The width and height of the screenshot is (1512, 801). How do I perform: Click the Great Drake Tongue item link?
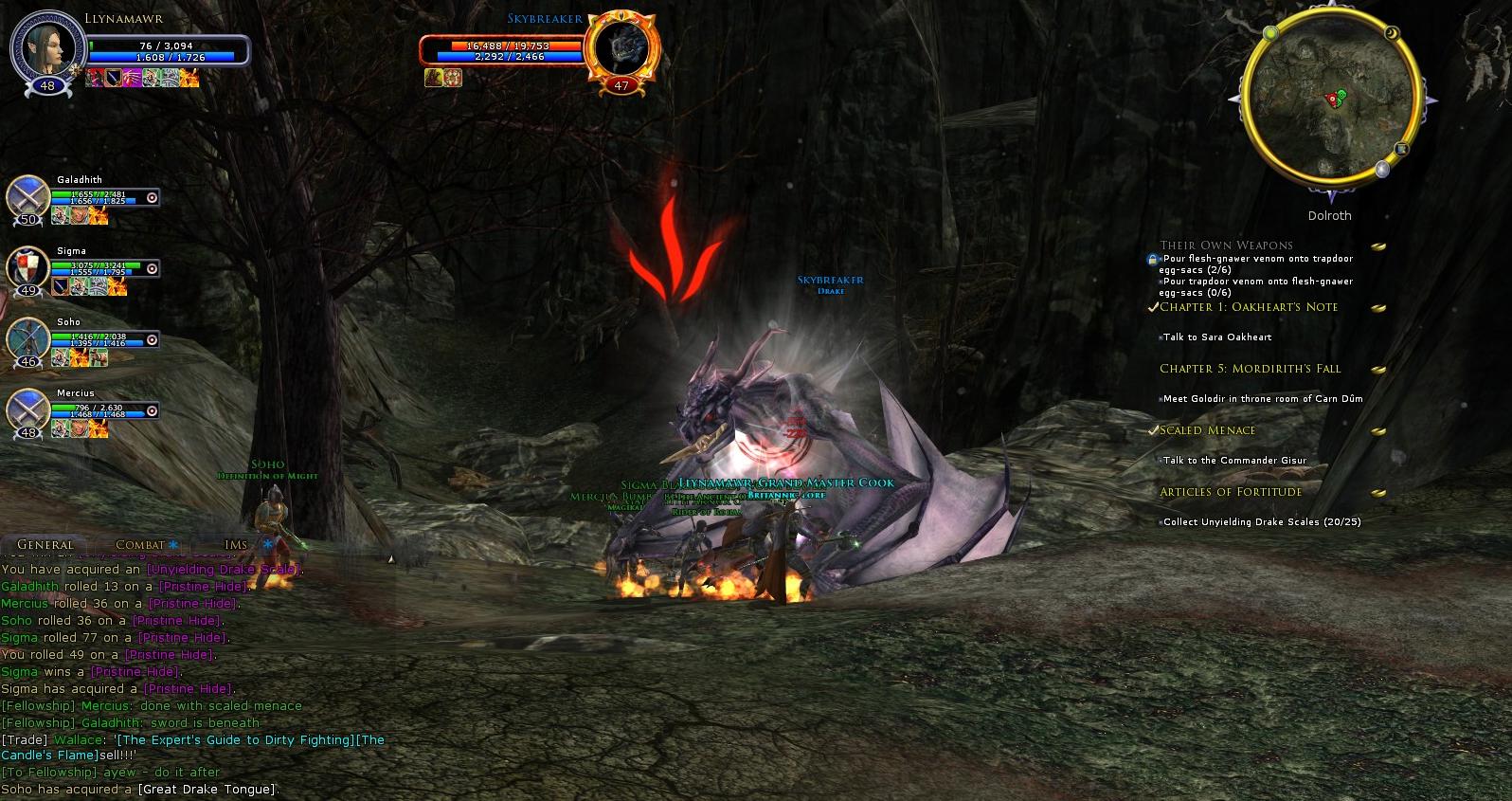[207, 790]
